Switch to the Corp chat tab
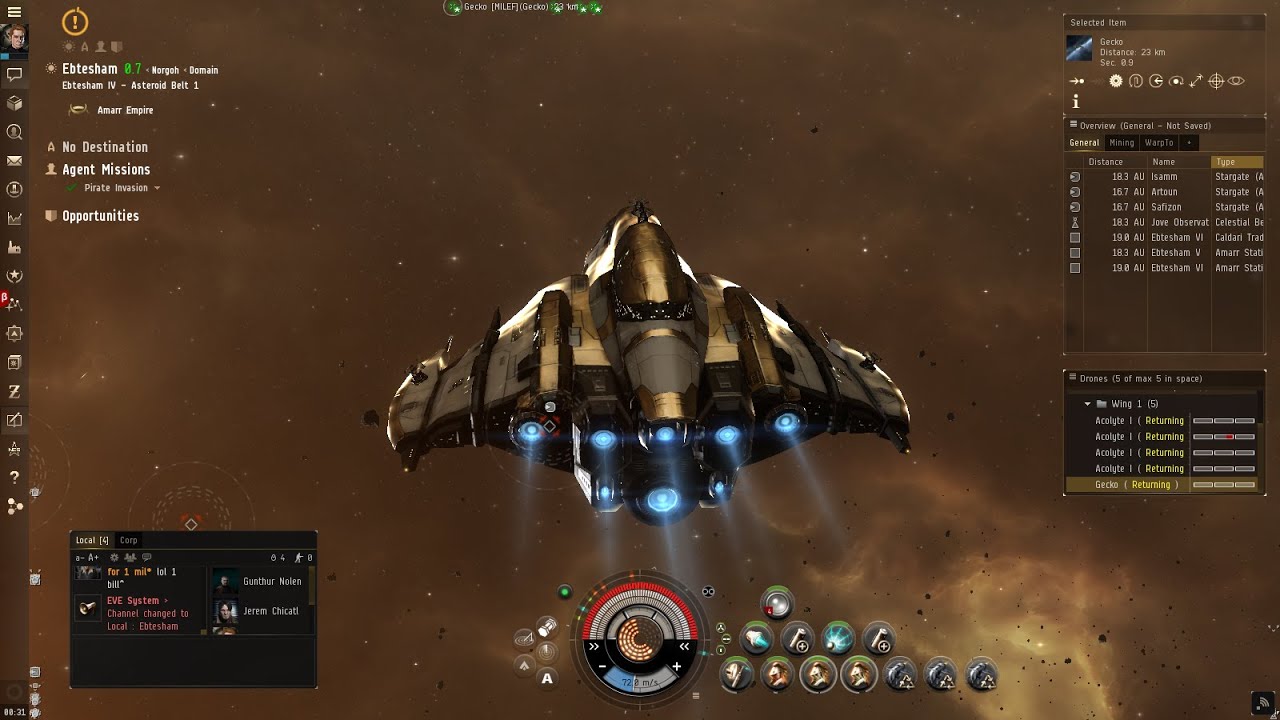The width and height of the screenshot is (1280, 720). (x=128, y=540)
